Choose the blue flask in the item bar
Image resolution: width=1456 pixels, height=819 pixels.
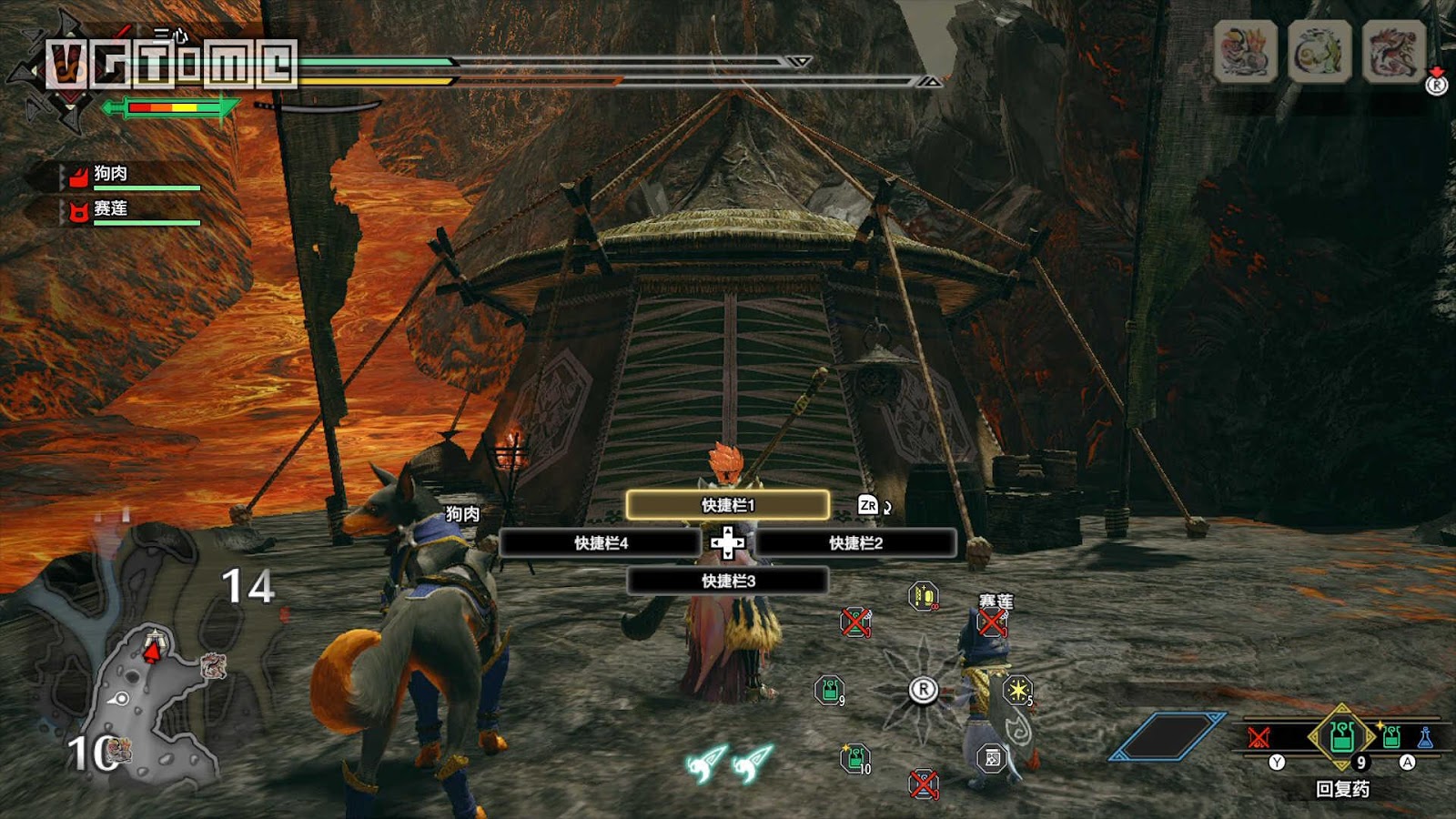(1424, 736)
